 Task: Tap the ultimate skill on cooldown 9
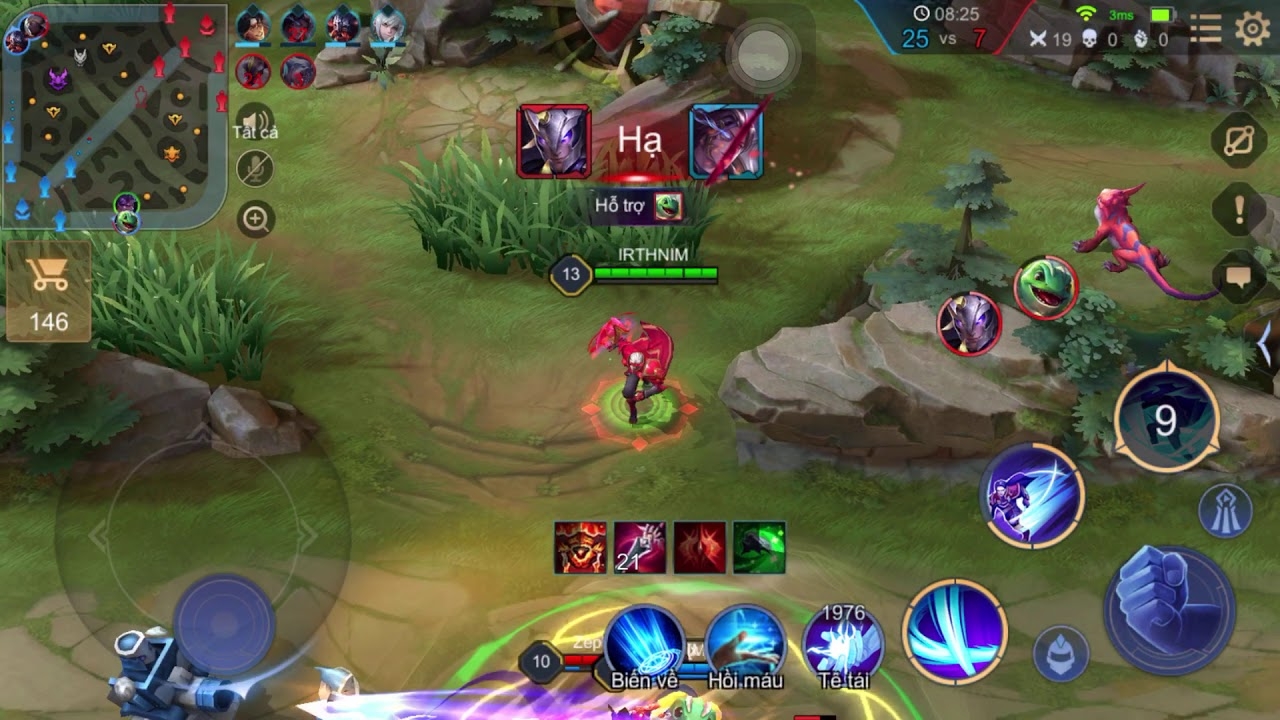click(x=1165, y=421)
